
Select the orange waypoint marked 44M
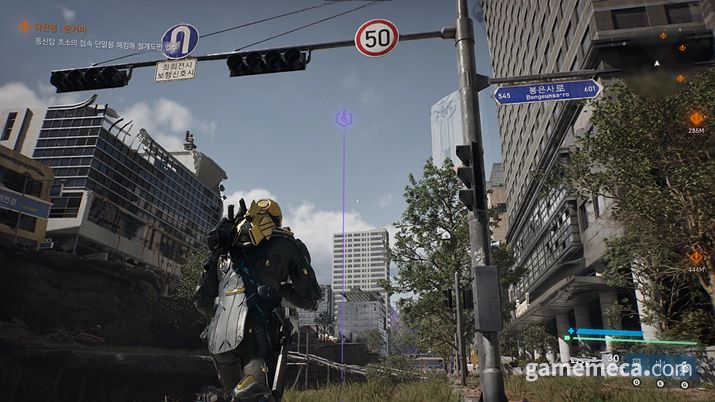coord(695,257)
